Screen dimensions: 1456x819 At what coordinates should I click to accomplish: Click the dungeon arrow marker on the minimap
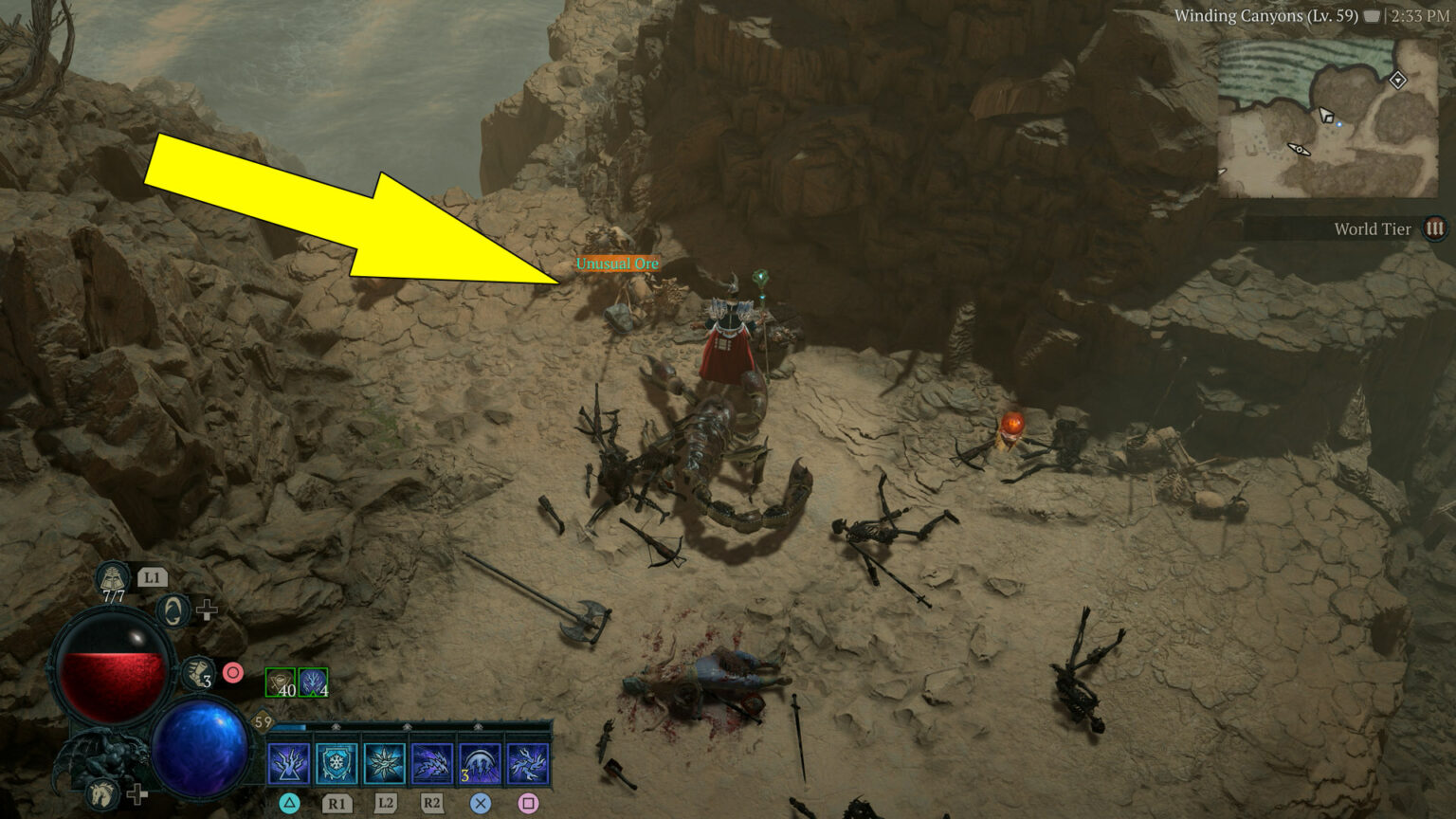click(x=1299, y=149)
